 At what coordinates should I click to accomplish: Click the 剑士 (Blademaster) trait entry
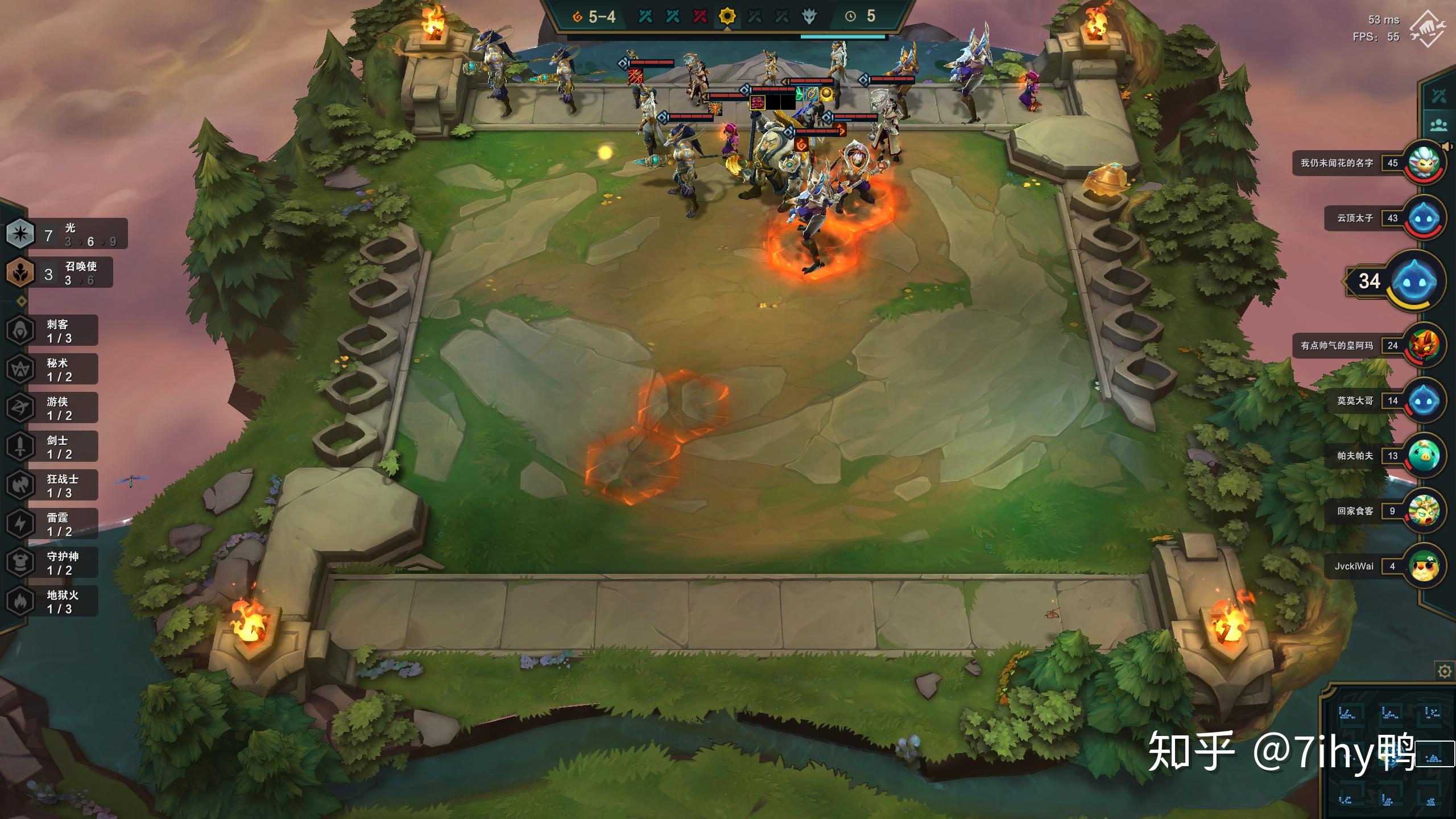(x=52, y=446)
